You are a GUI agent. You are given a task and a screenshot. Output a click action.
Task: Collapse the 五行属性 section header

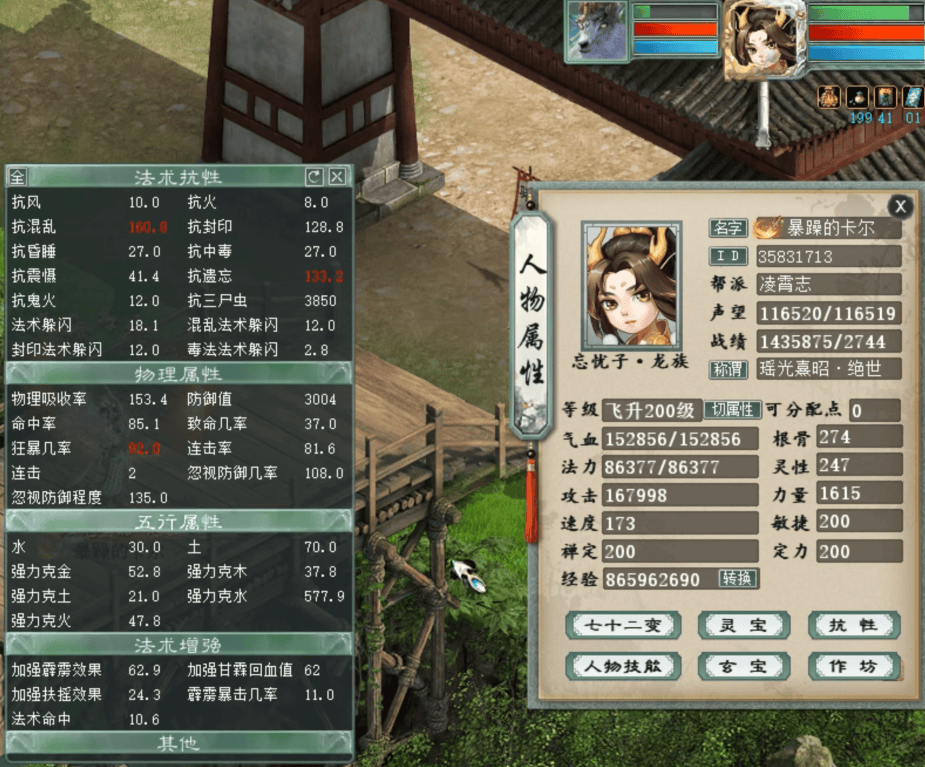coord(178,521)
